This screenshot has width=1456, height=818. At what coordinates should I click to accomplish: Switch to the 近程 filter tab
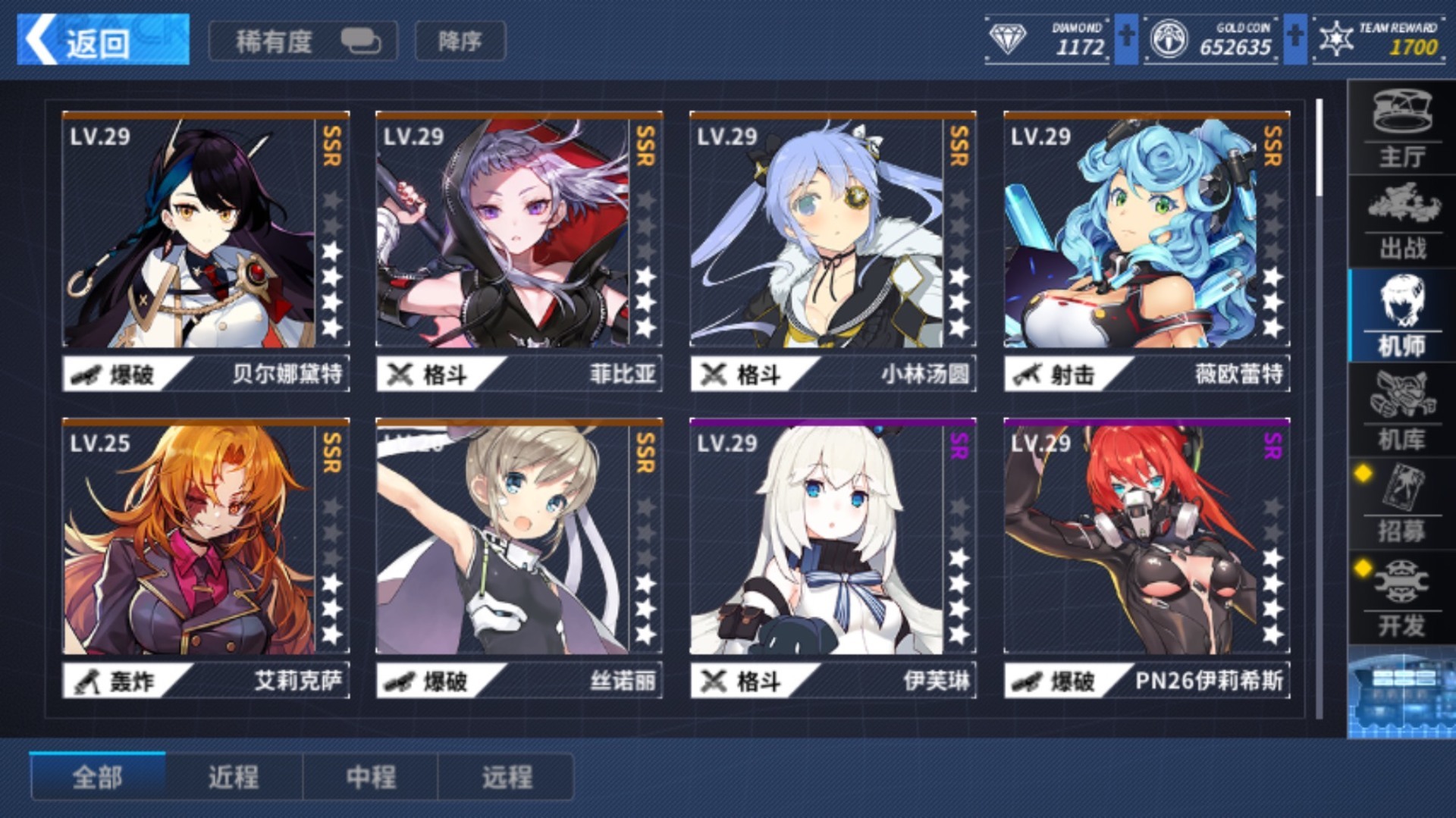[234, 776]
